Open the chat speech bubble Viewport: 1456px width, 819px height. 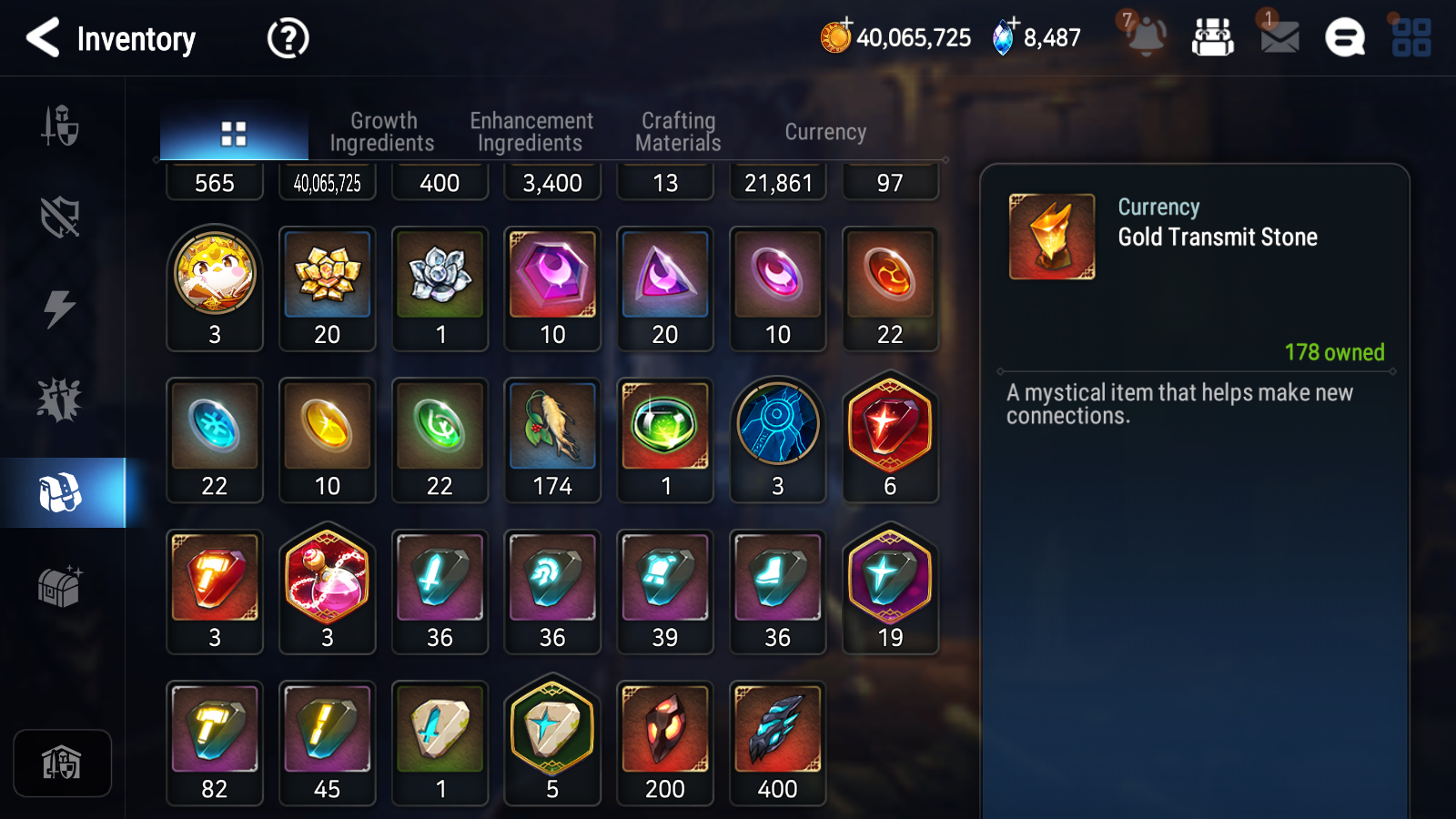point(1345,38)
